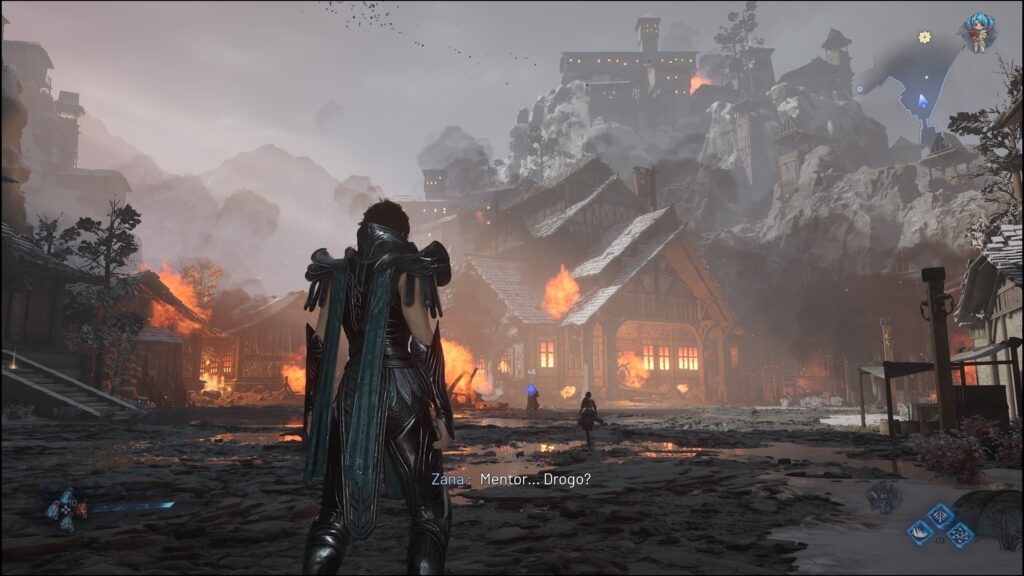Viewport: 1024px width, 576px height.
Task: Select the top blue crystal item, count 10
Action: 66,496
